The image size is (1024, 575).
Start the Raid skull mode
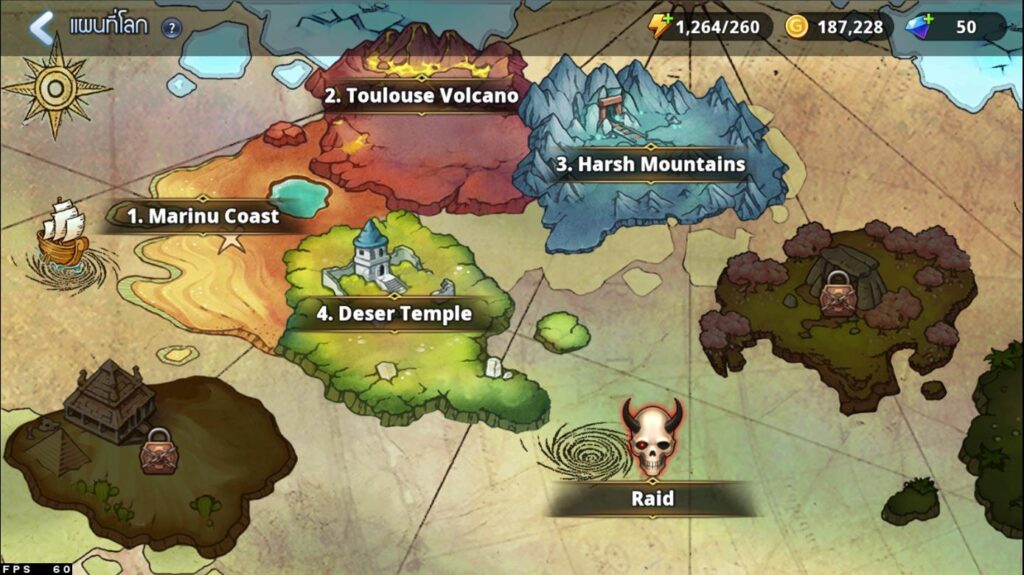652,441
